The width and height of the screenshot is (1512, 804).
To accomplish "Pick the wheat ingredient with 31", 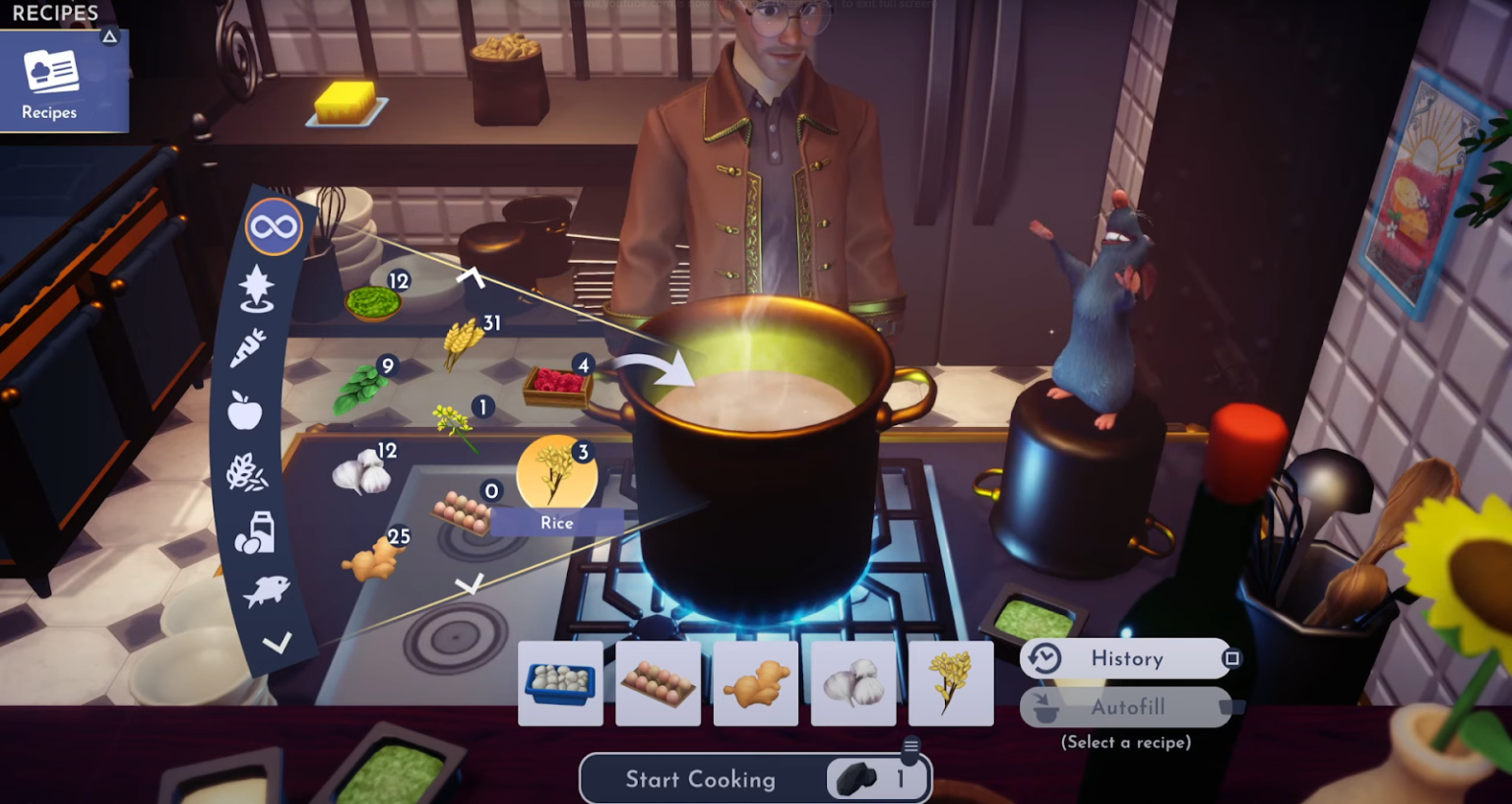I will (461, 340).
